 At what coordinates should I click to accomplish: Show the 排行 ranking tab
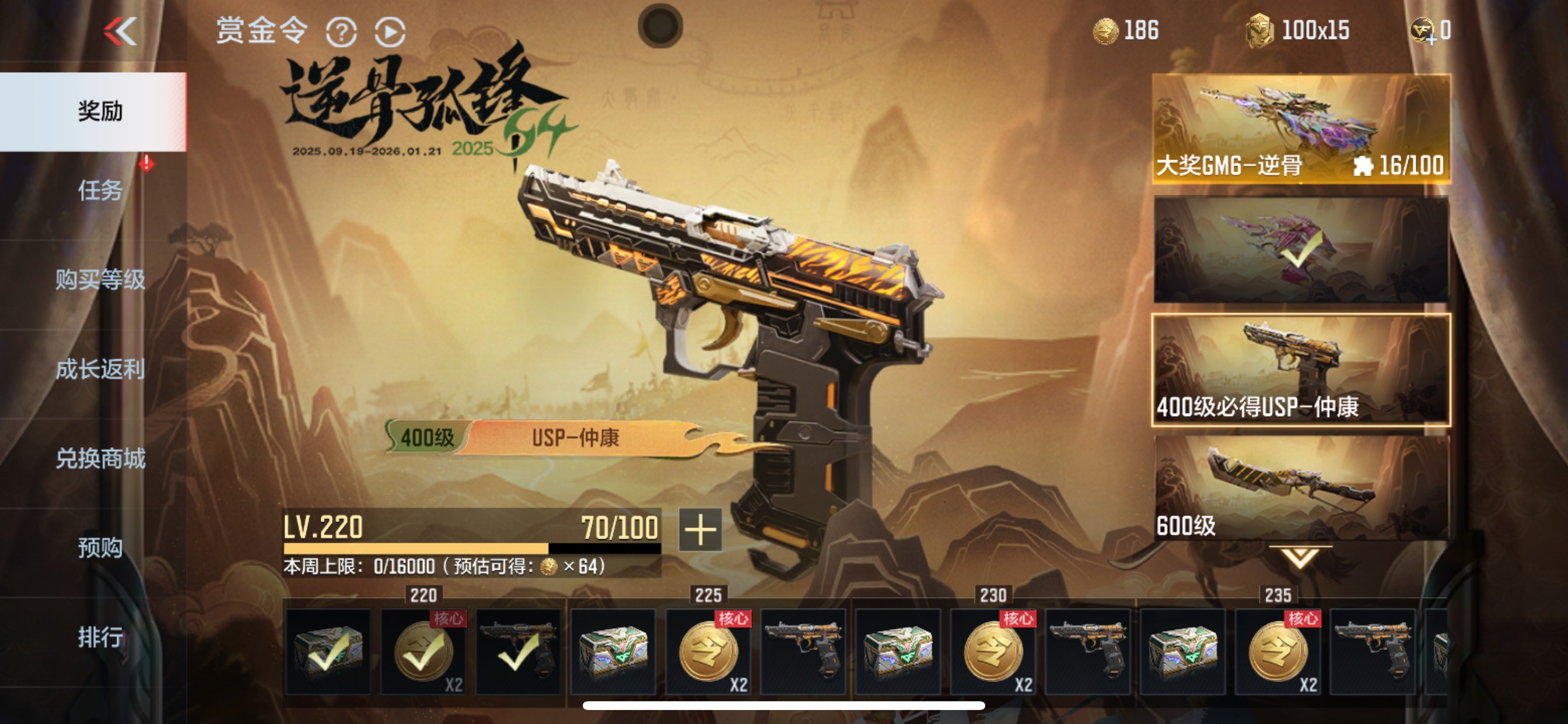tap(100, 638)
